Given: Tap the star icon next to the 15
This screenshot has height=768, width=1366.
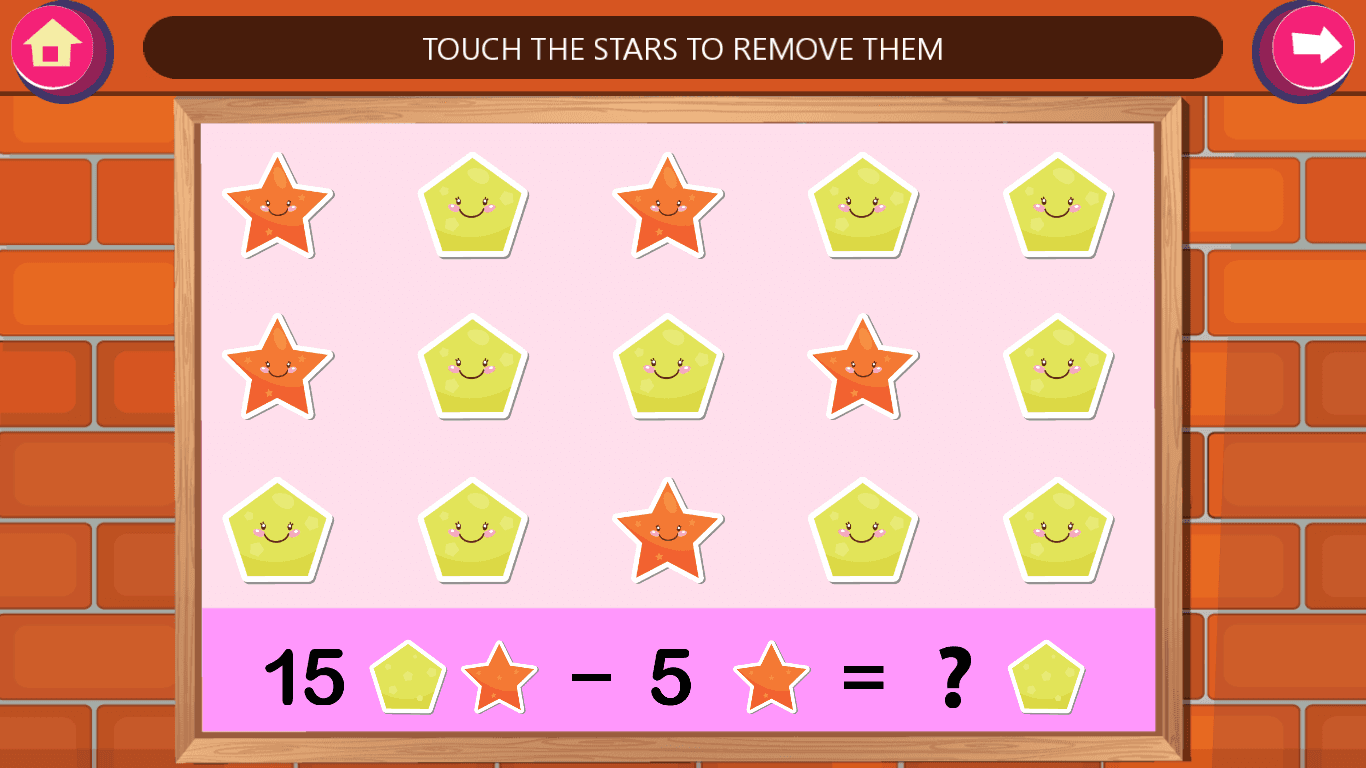Looking at the screenshot, I should point(500,676).
